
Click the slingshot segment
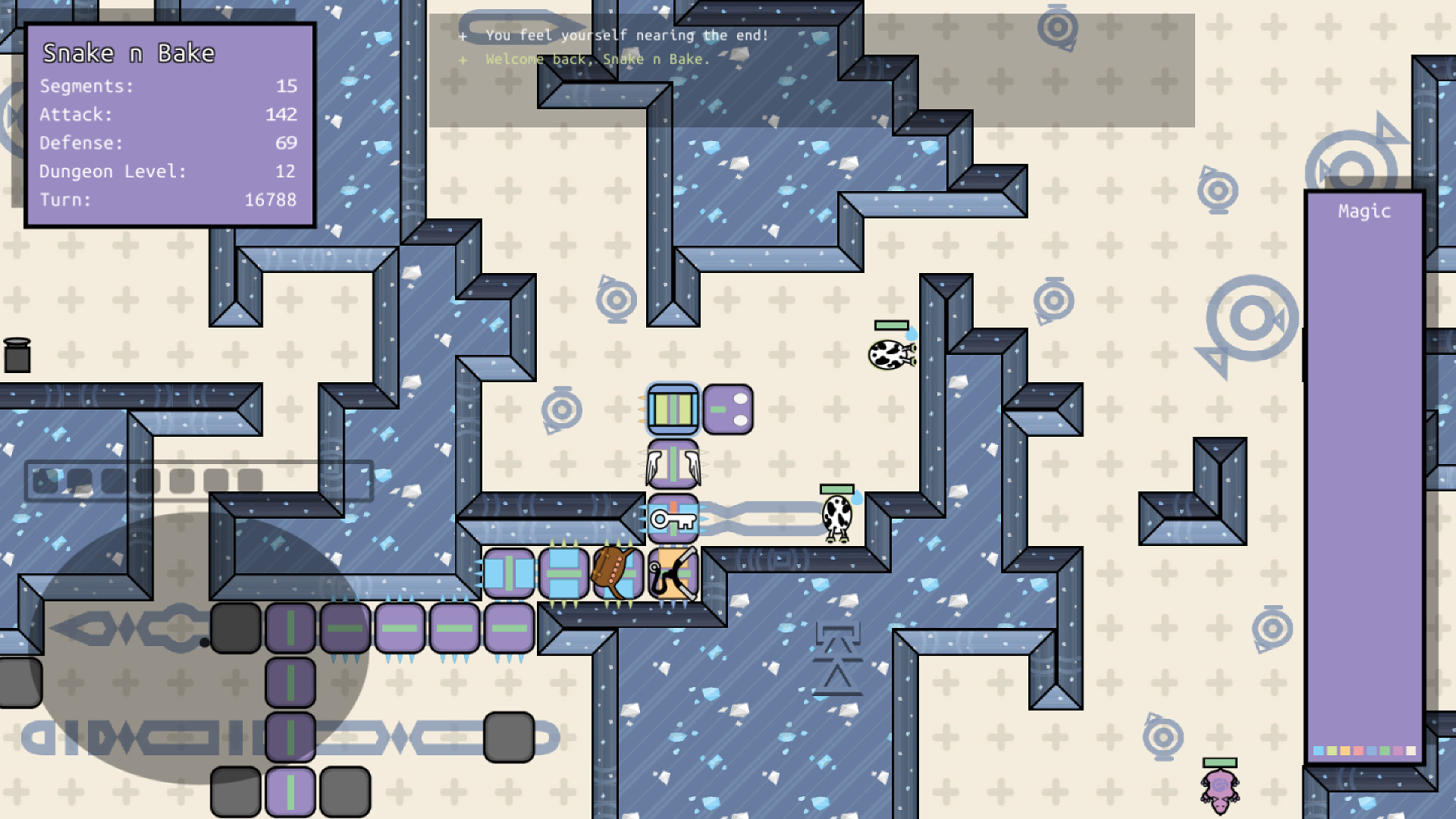tap(671, 574)
